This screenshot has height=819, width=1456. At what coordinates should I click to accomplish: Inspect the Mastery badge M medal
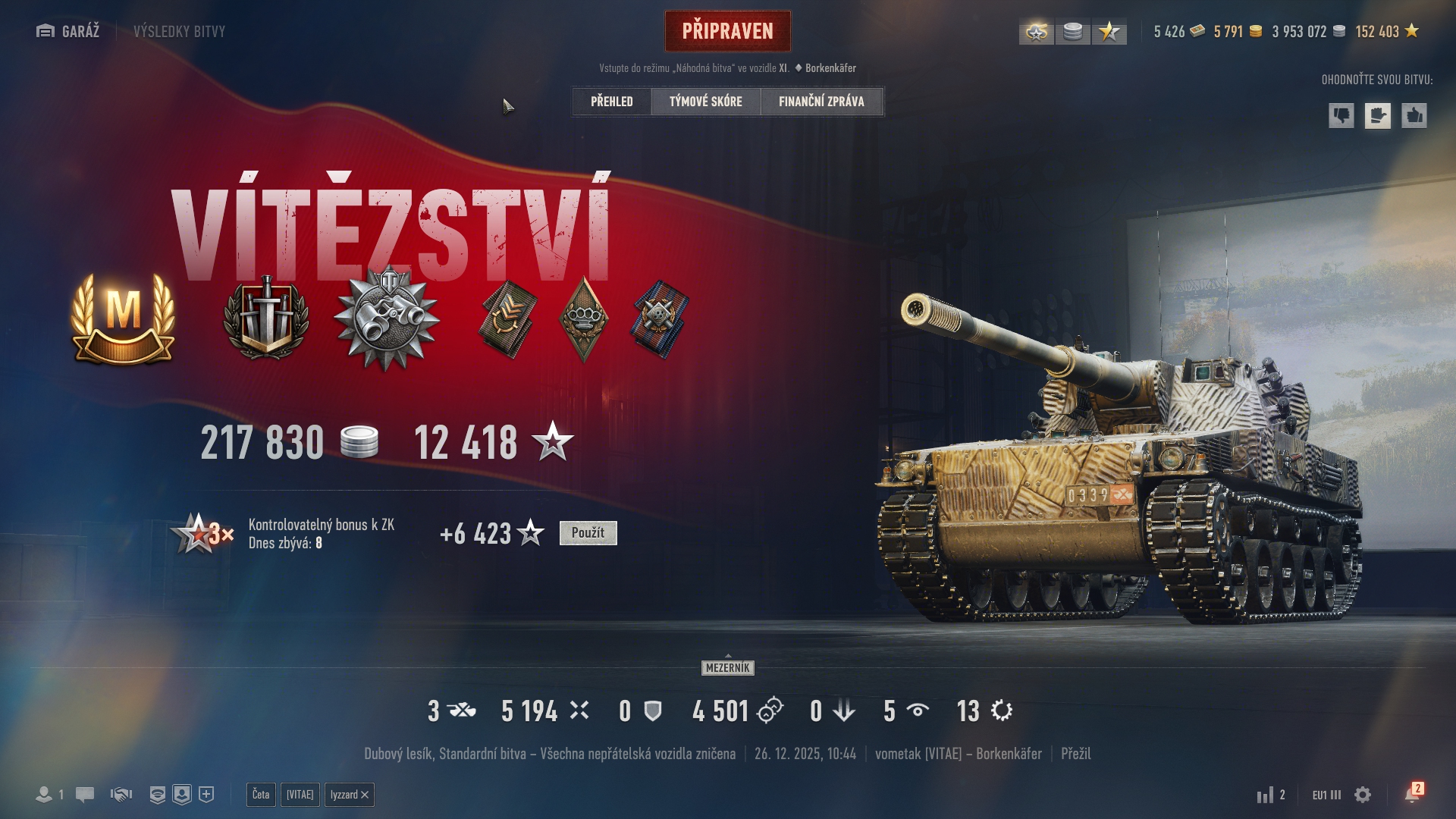point(124,318)
